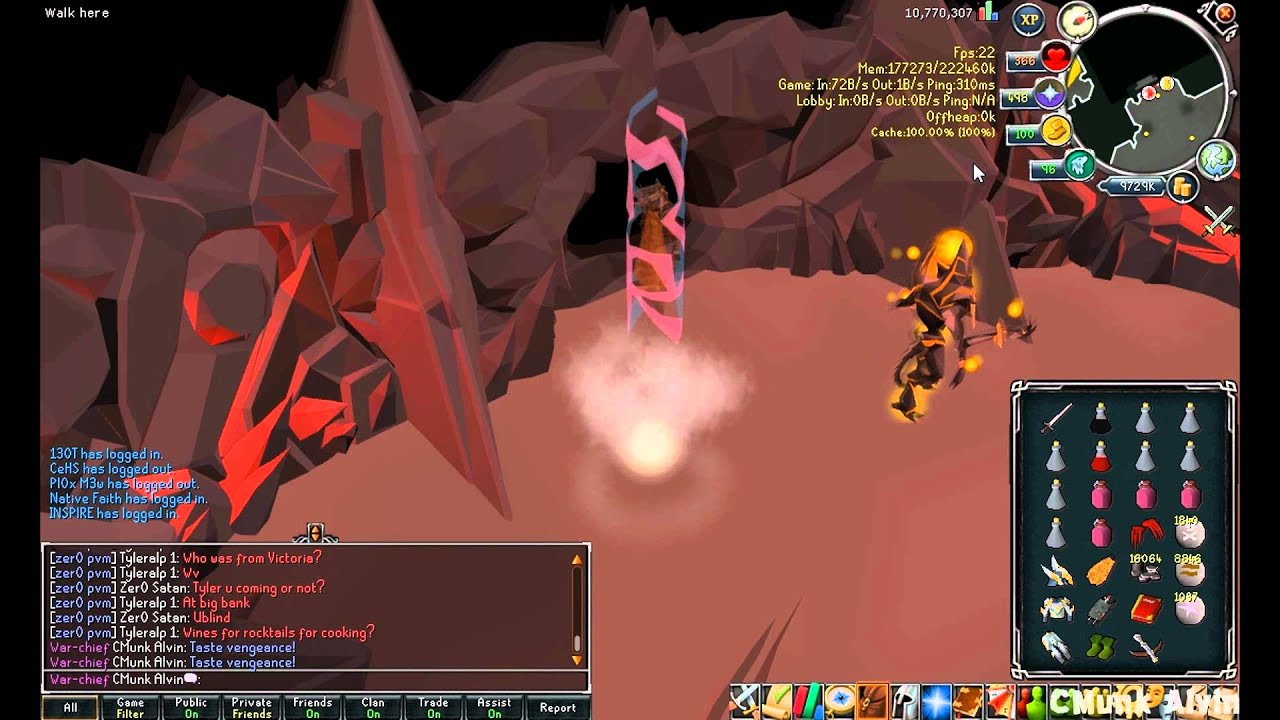Select the red book in inventory

(1145, 608)
